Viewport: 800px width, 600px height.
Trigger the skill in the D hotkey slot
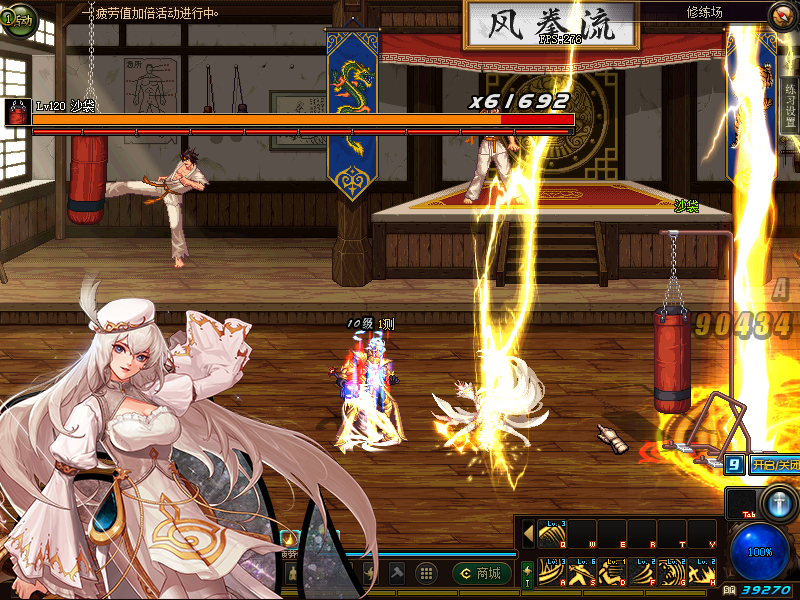click(611, 572)
